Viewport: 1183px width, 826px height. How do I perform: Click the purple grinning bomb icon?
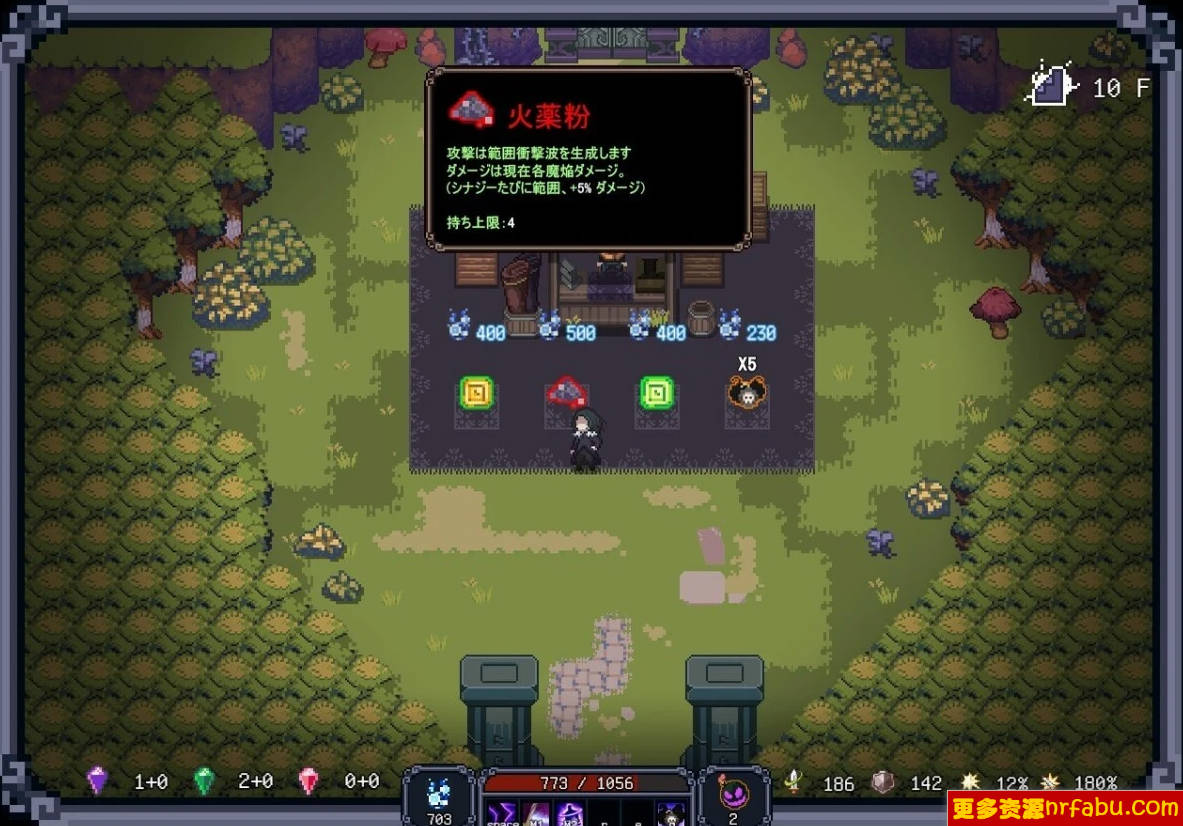coord(733,796)
